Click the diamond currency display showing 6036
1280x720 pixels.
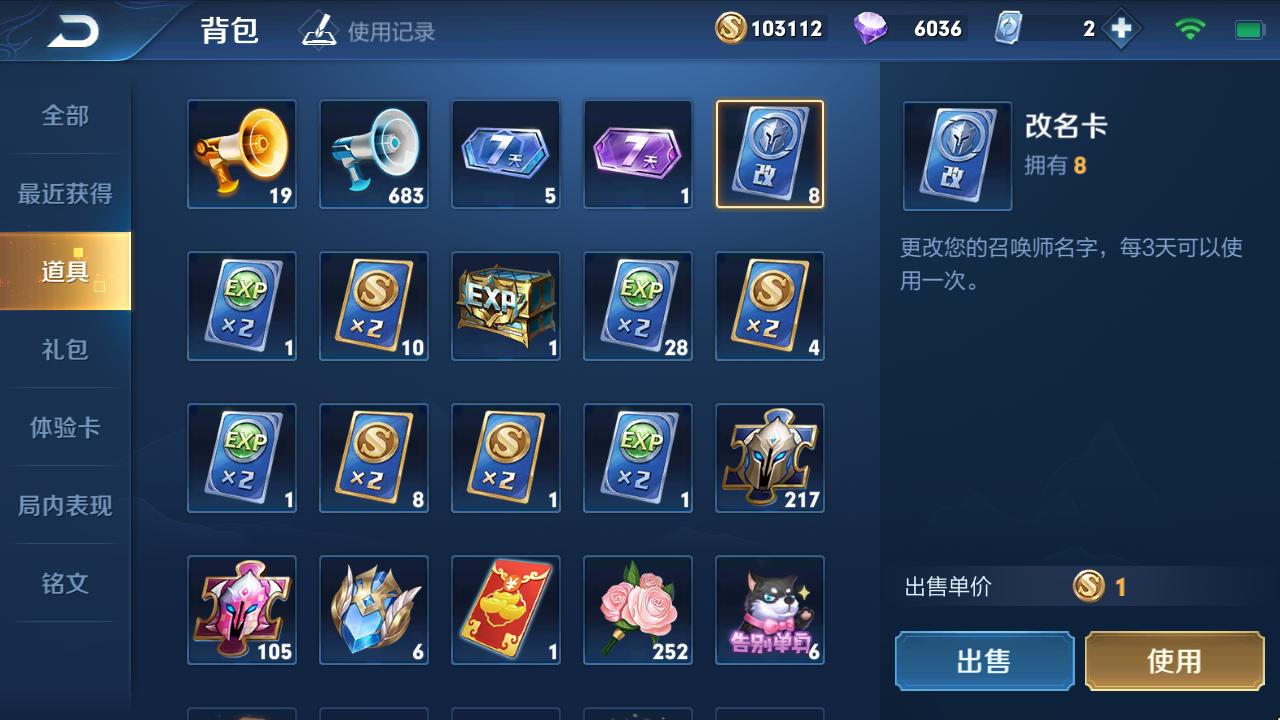point(905,27)
